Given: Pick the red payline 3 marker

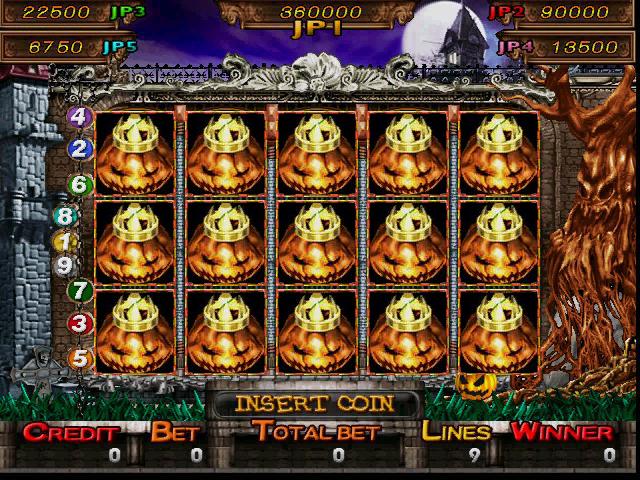Looking at the screenshot, I should coord(80,324).
